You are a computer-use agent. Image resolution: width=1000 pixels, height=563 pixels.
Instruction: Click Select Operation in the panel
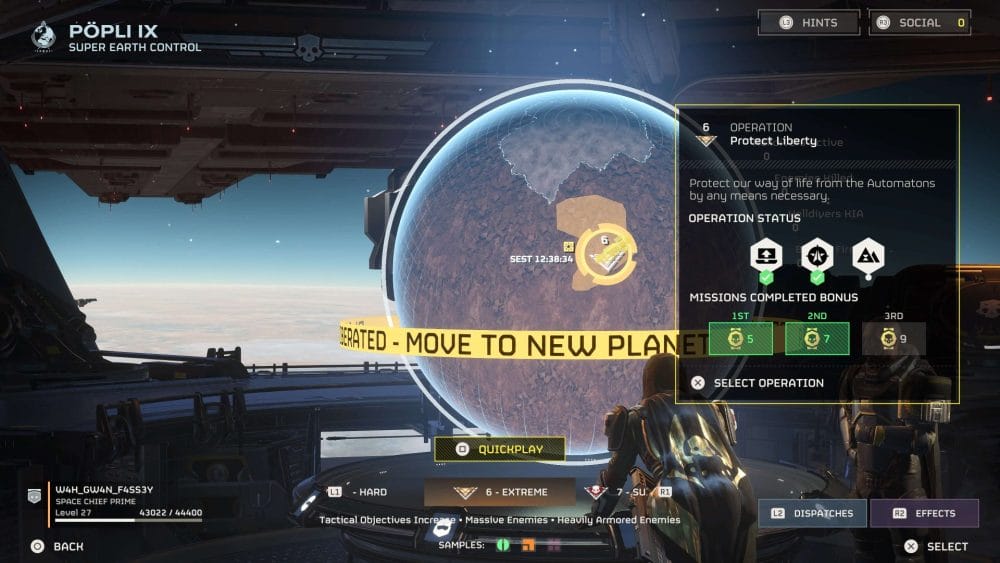757,382
